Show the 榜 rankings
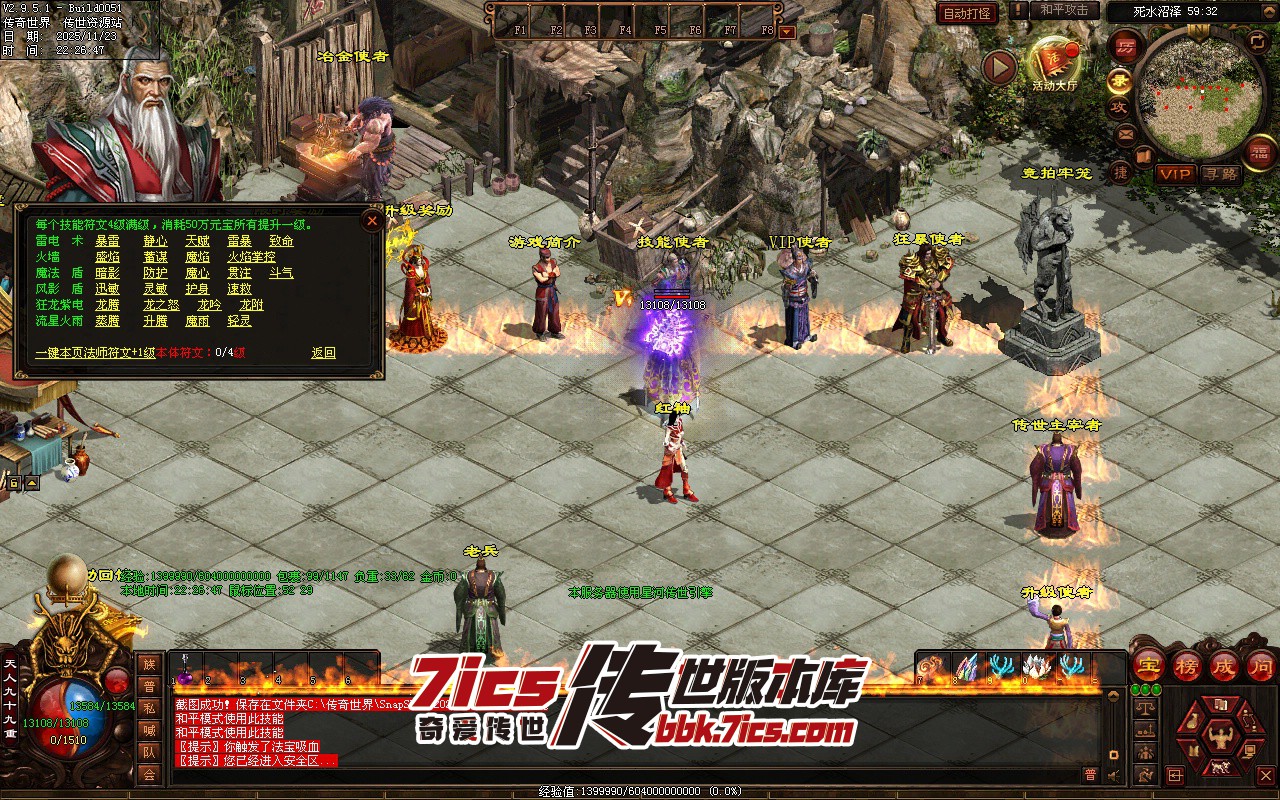1280x800 pixels. pyautogui.click(x=1187, y=665)
